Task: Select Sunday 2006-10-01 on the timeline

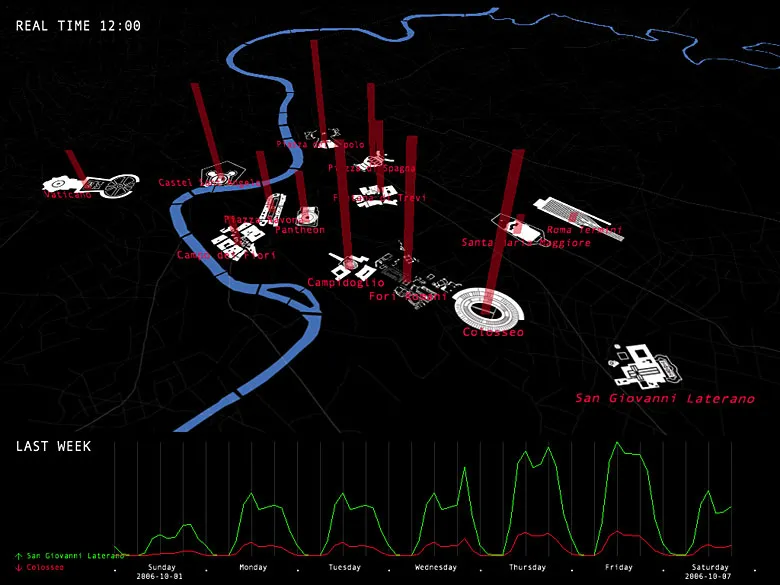Action: pyautogui.click(x=160, y=572)
